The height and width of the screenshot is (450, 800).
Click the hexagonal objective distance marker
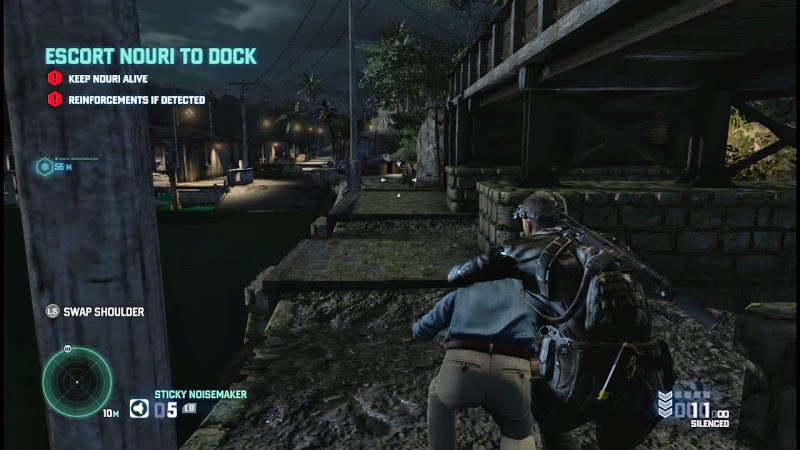tap(43, 166)
